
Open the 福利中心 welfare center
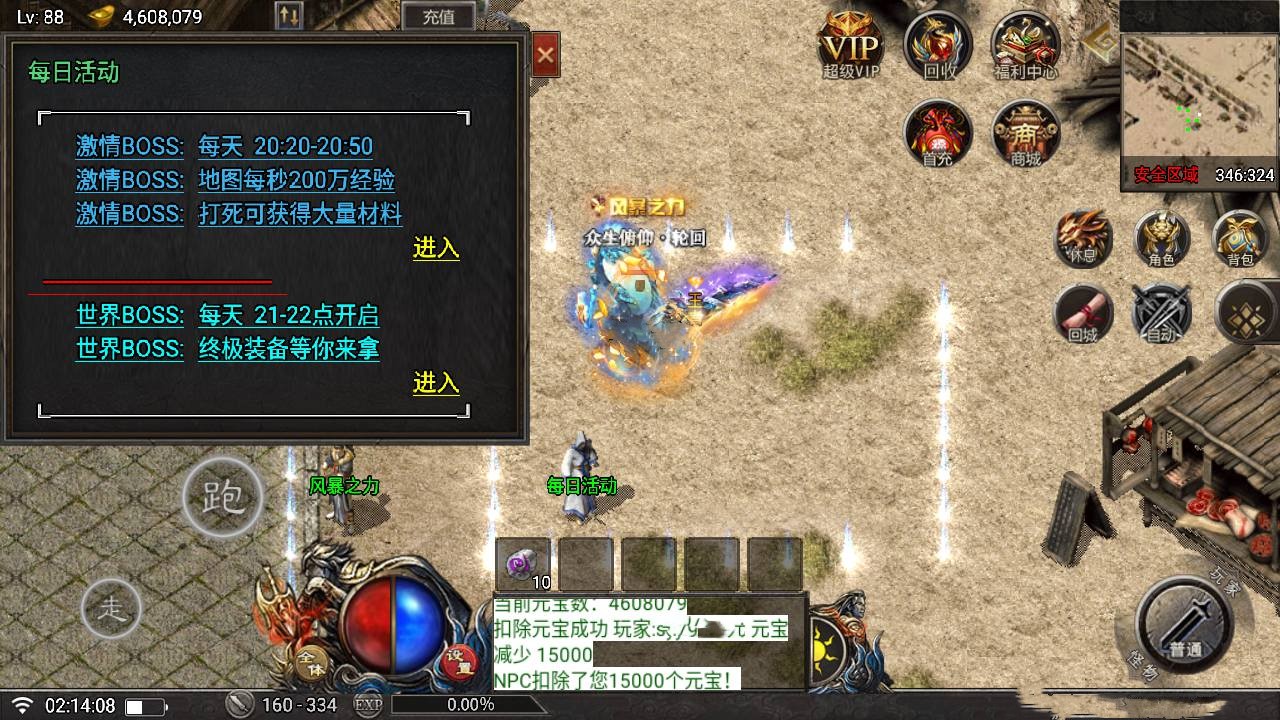pyautogui.click(x=1023, y=45)
